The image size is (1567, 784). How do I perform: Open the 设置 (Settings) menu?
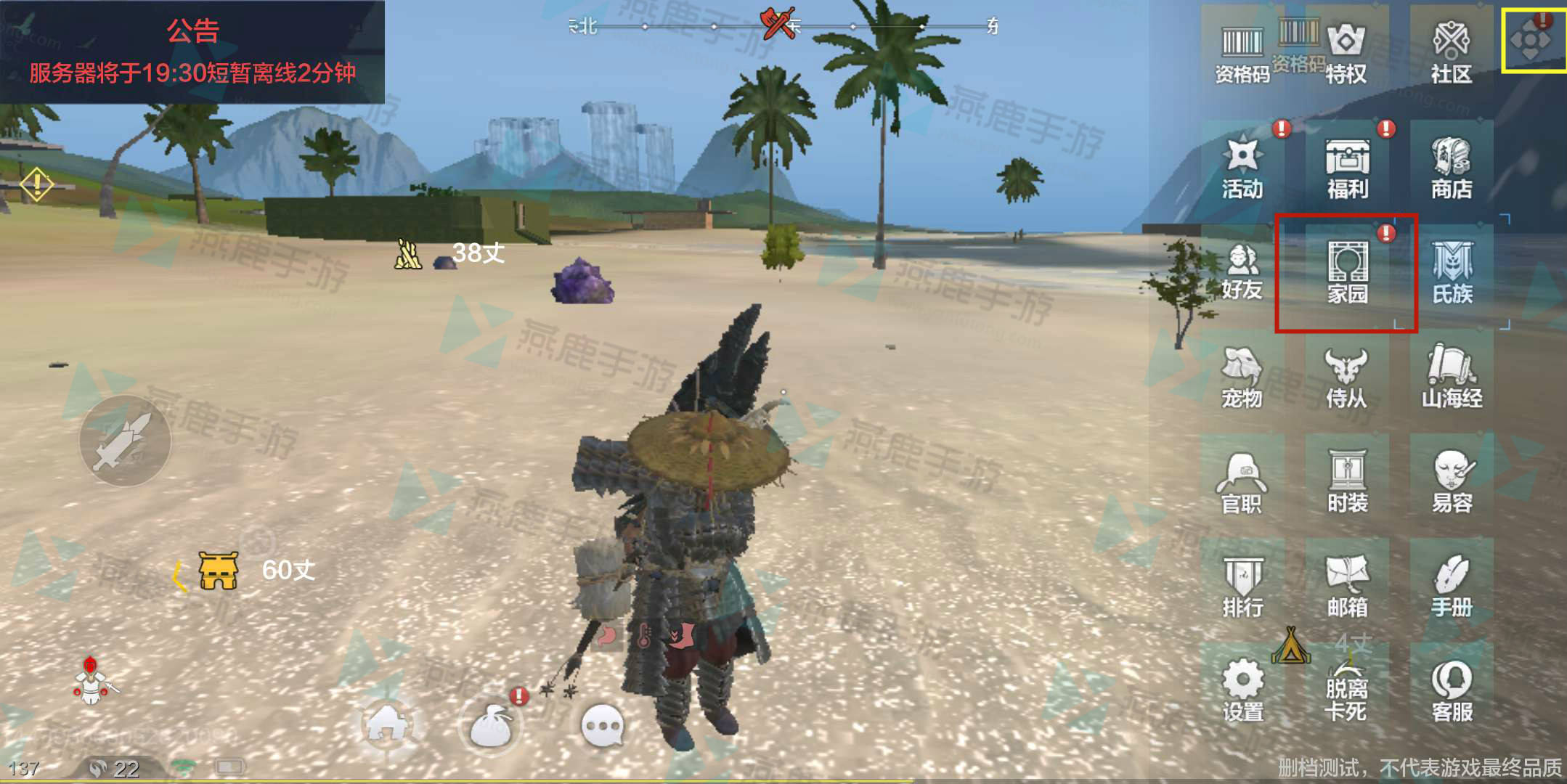click(1242, 690)
